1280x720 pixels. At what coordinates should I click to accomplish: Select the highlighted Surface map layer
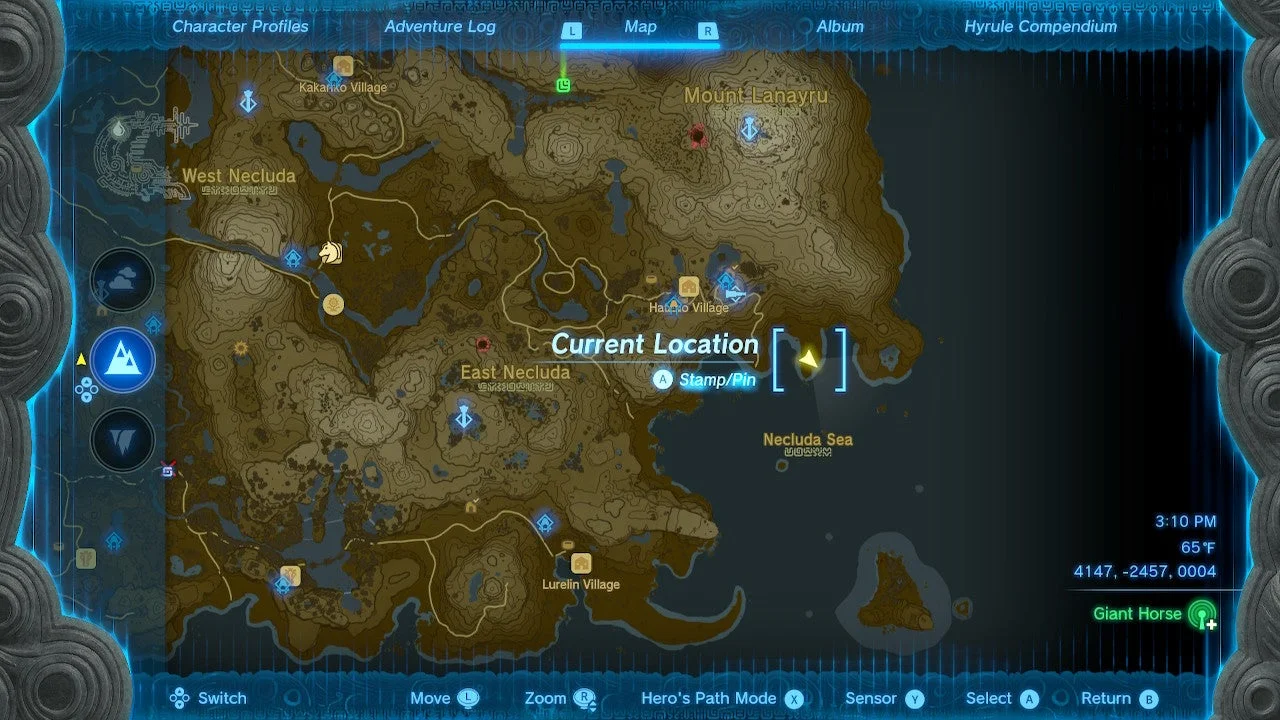tap(121, 360)
